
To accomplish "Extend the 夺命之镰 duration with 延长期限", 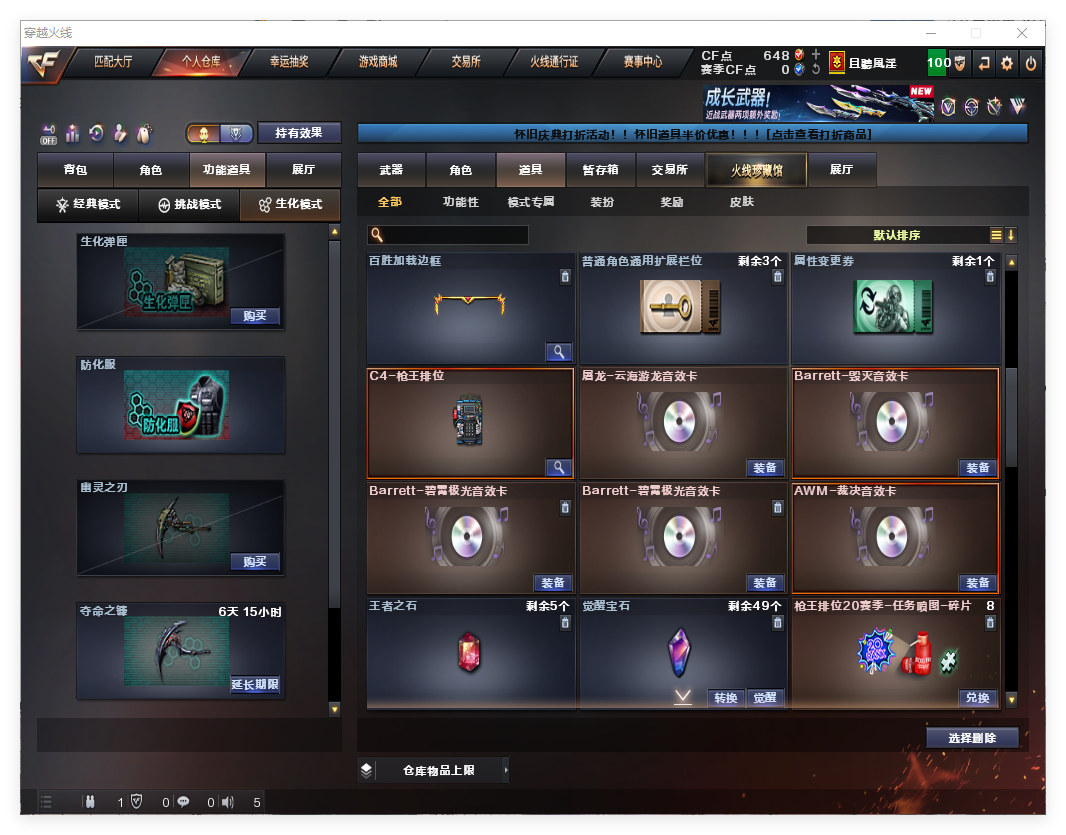I will [x=254, y=685].
